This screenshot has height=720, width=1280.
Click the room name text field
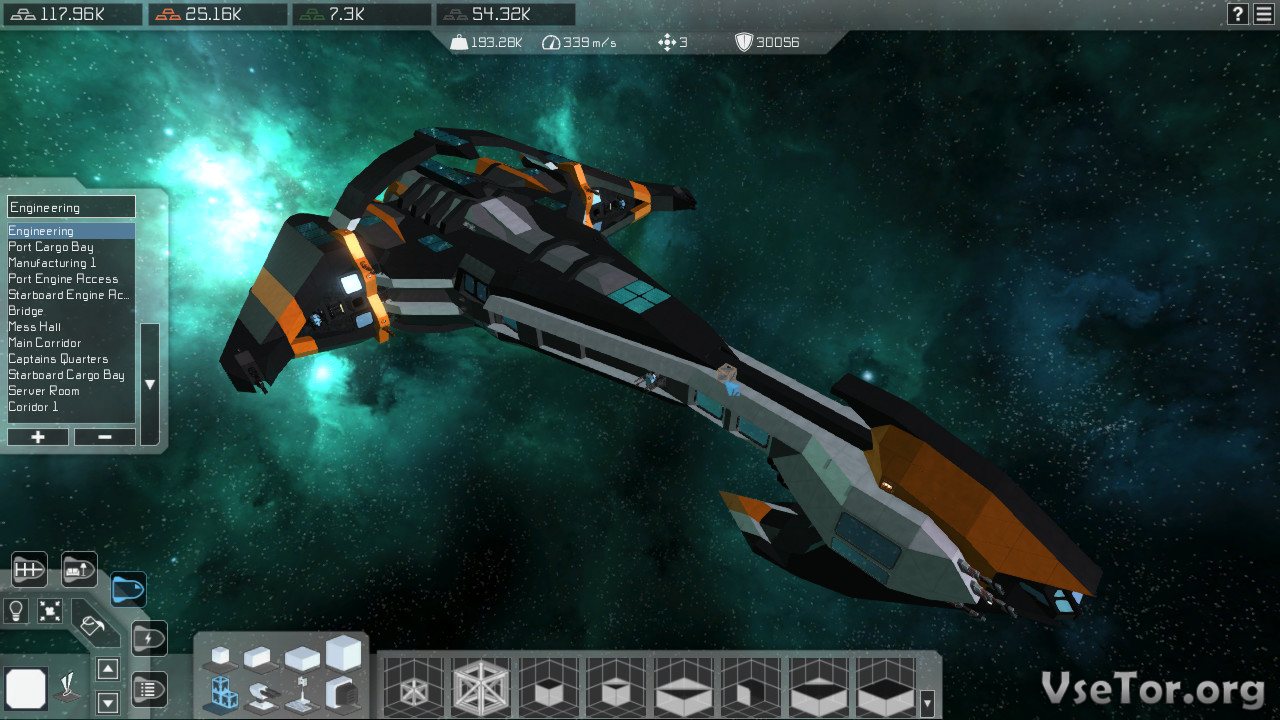[71, 207]
